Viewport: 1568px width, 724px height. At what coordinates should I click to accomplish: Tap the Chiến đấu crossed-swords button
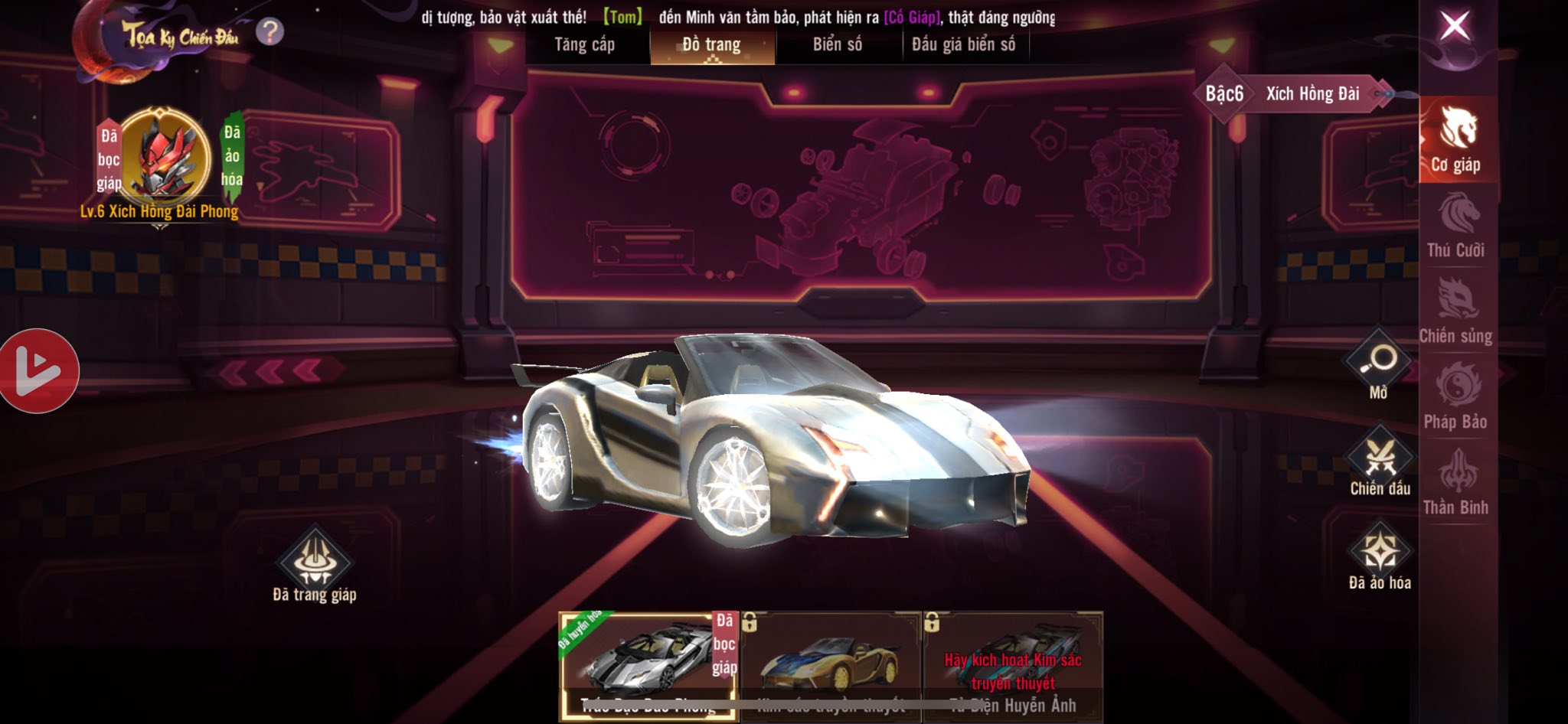point(1380,459)
